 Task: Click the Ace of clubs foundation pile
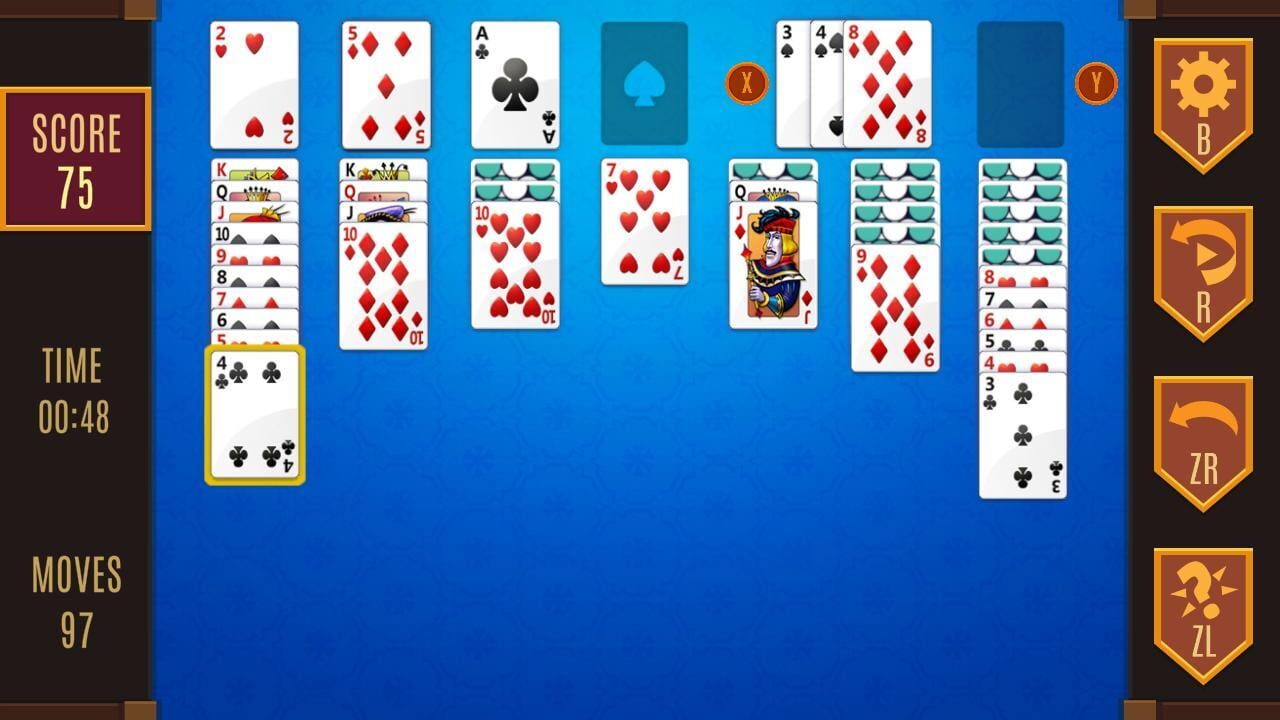click(x=514, y=85)
